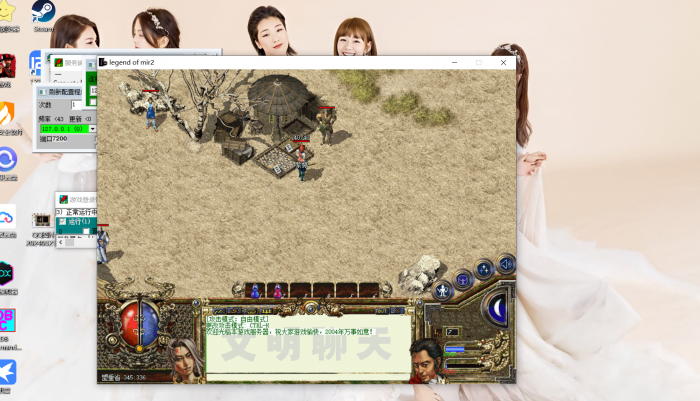Minimize the legend of mir2 window
The width and height of the screenshot is (700, 401).
tap(453, 62)
